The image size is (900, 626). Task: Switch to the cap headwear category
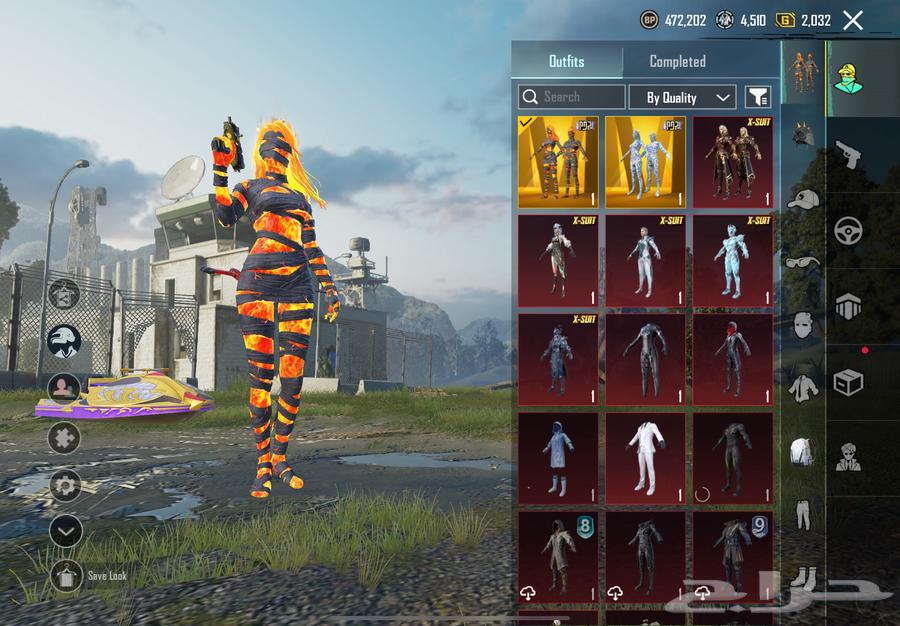[802, 198]
